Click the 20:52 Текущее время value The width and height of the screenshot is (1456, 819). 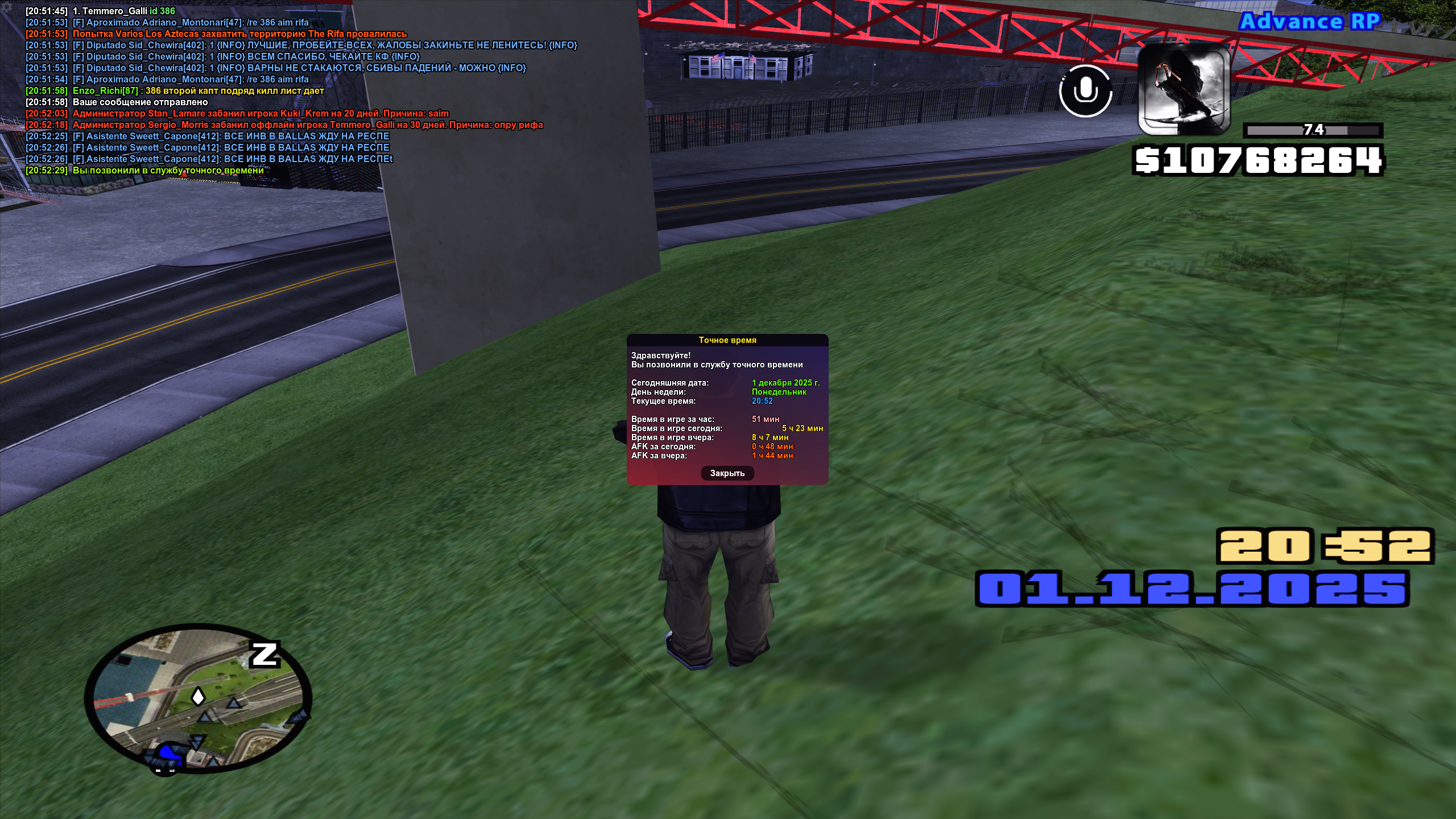762,402
